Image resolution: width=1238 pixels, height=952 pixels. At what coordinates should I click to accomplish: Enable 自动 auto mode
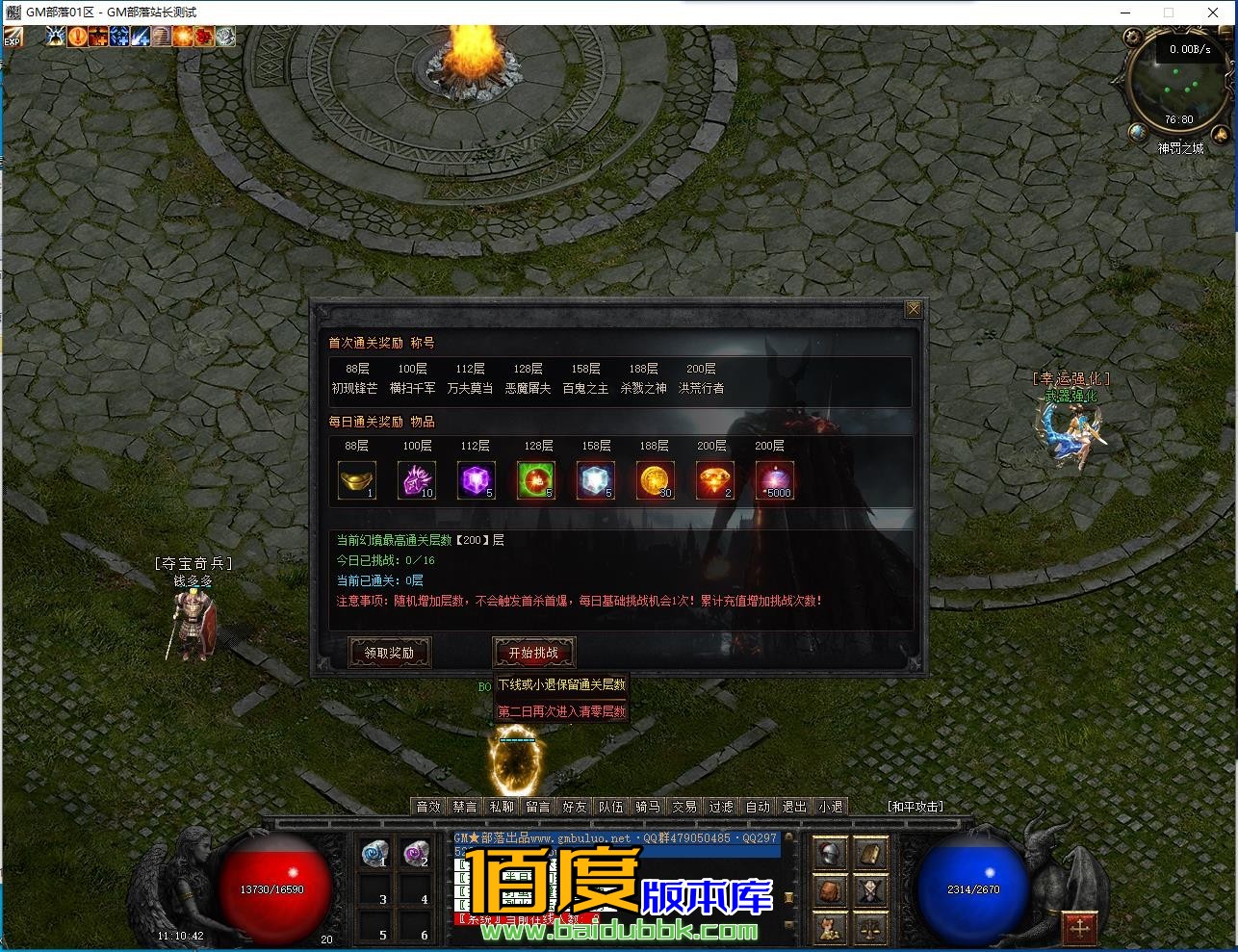[x=758, y=807]
